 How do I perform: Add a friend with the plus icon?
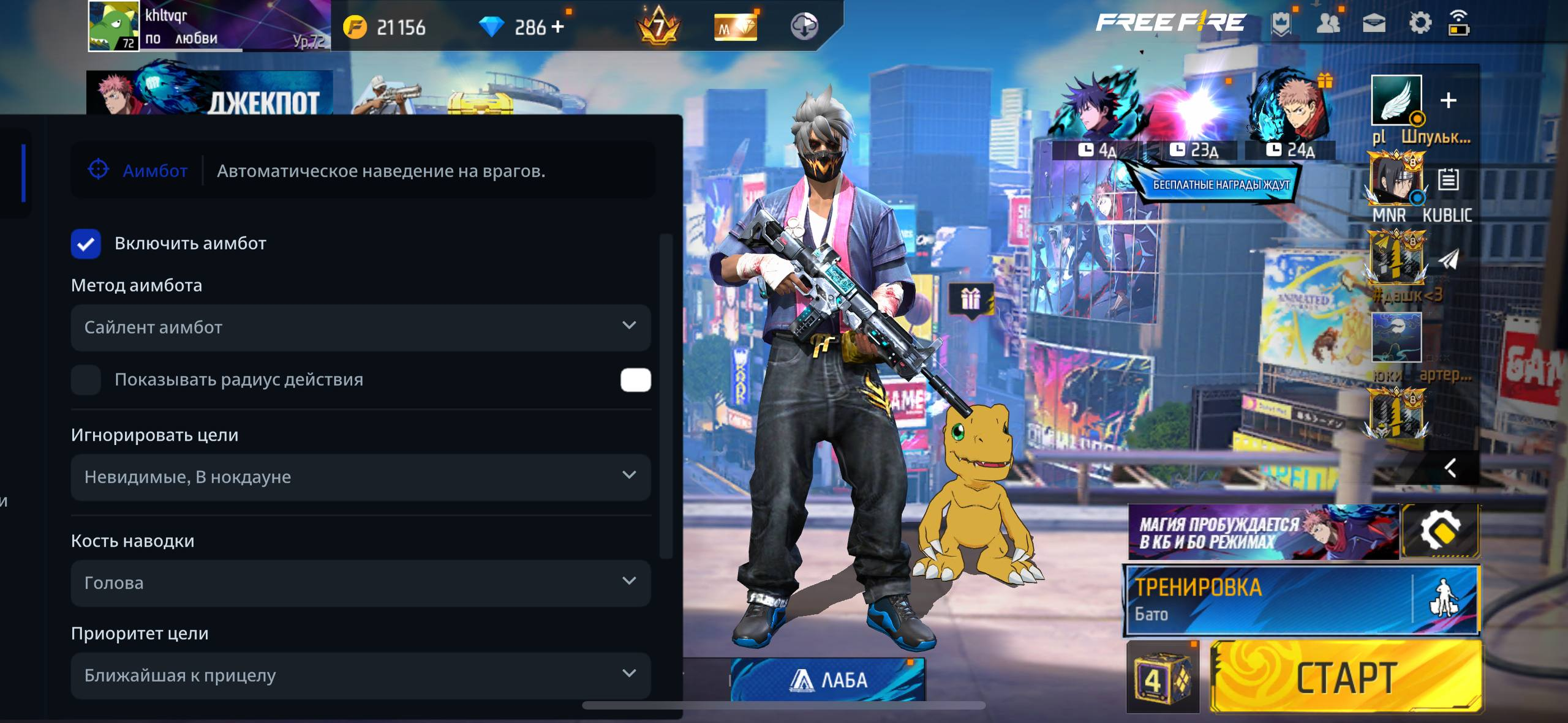point(1448,100)
